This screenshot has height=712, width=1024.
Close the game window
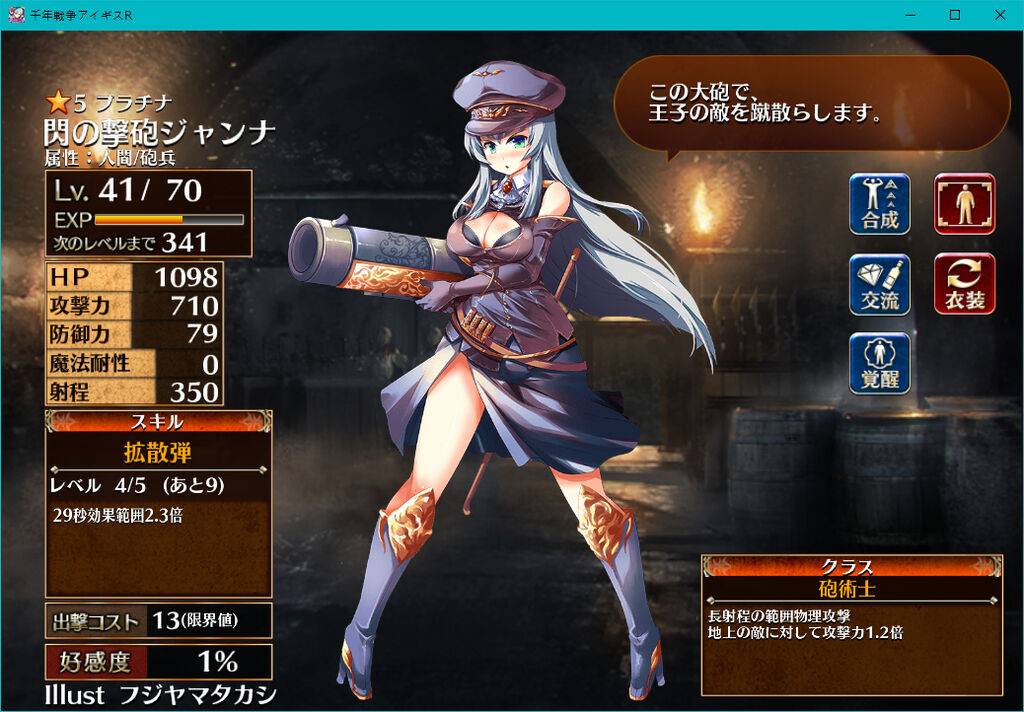(x=1000, y=15)
